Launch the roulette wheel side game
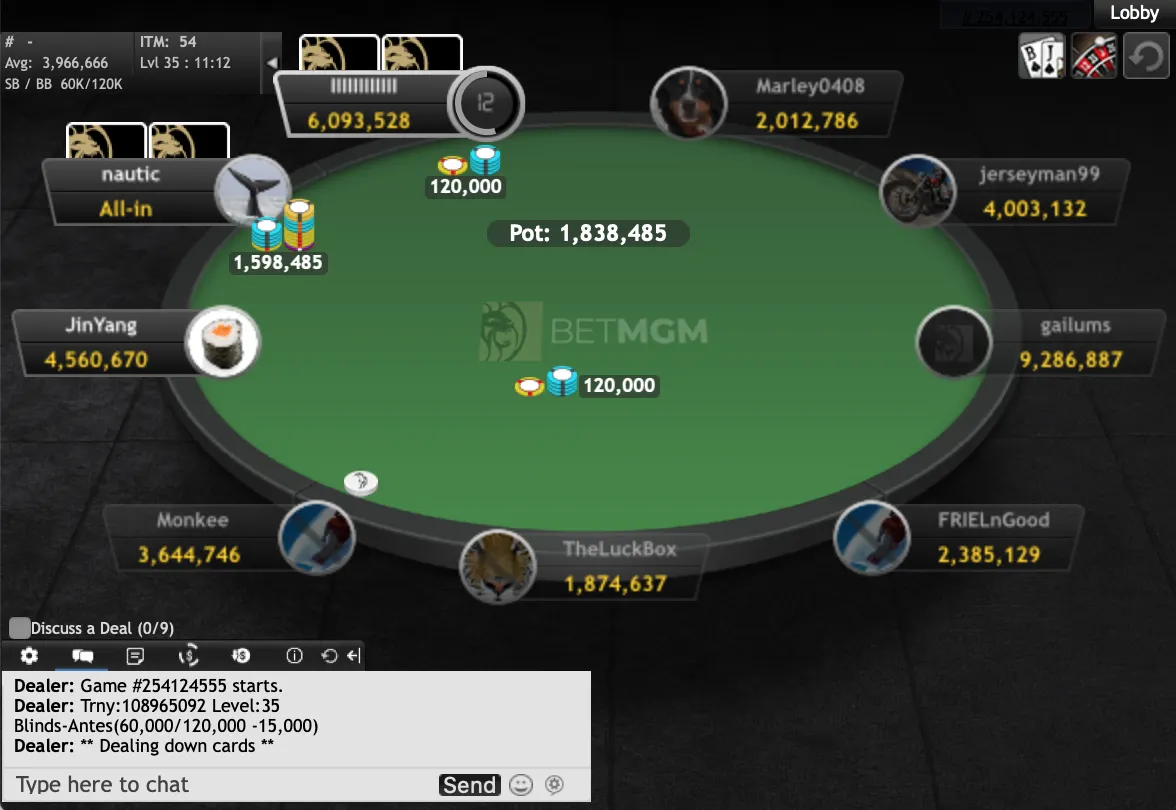The width and height of the screenshot is (1176, 810). [x=1093, y=55]
